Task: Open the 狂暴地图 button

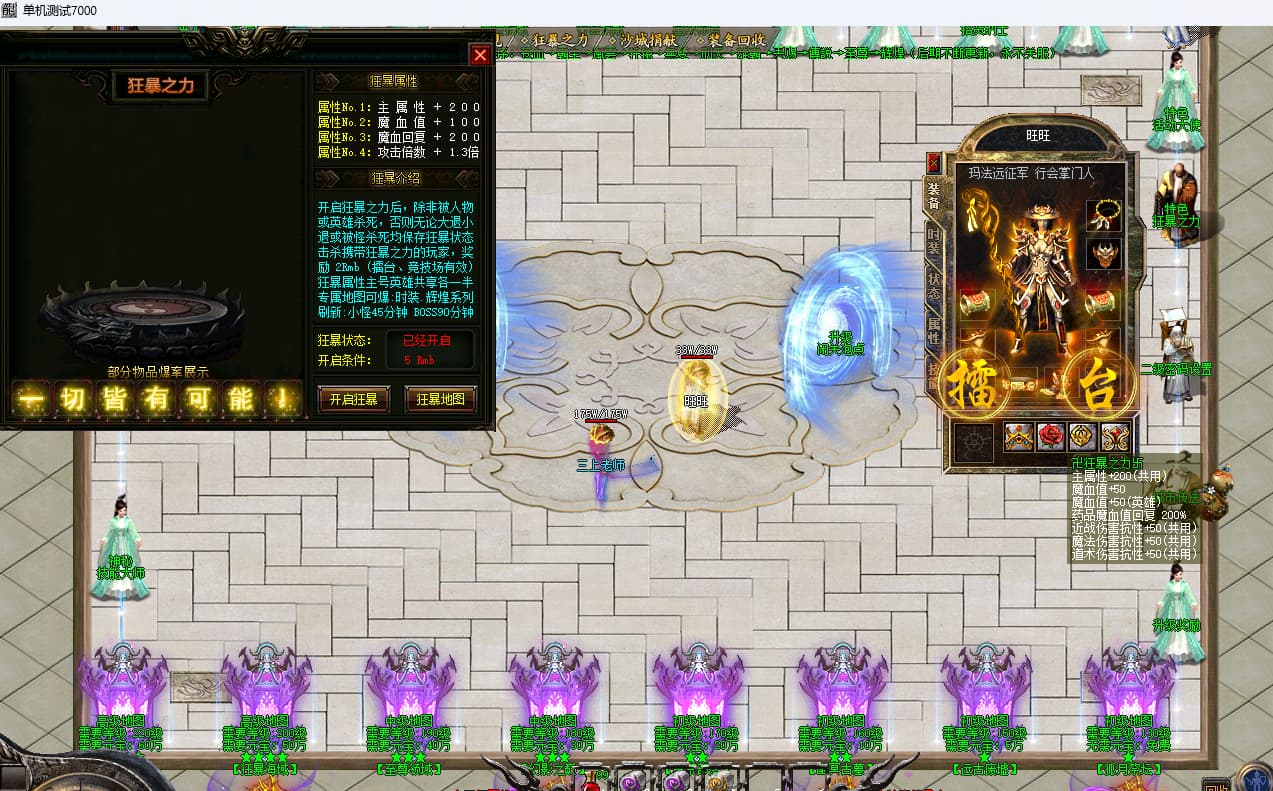Action: tap(440, 399)
